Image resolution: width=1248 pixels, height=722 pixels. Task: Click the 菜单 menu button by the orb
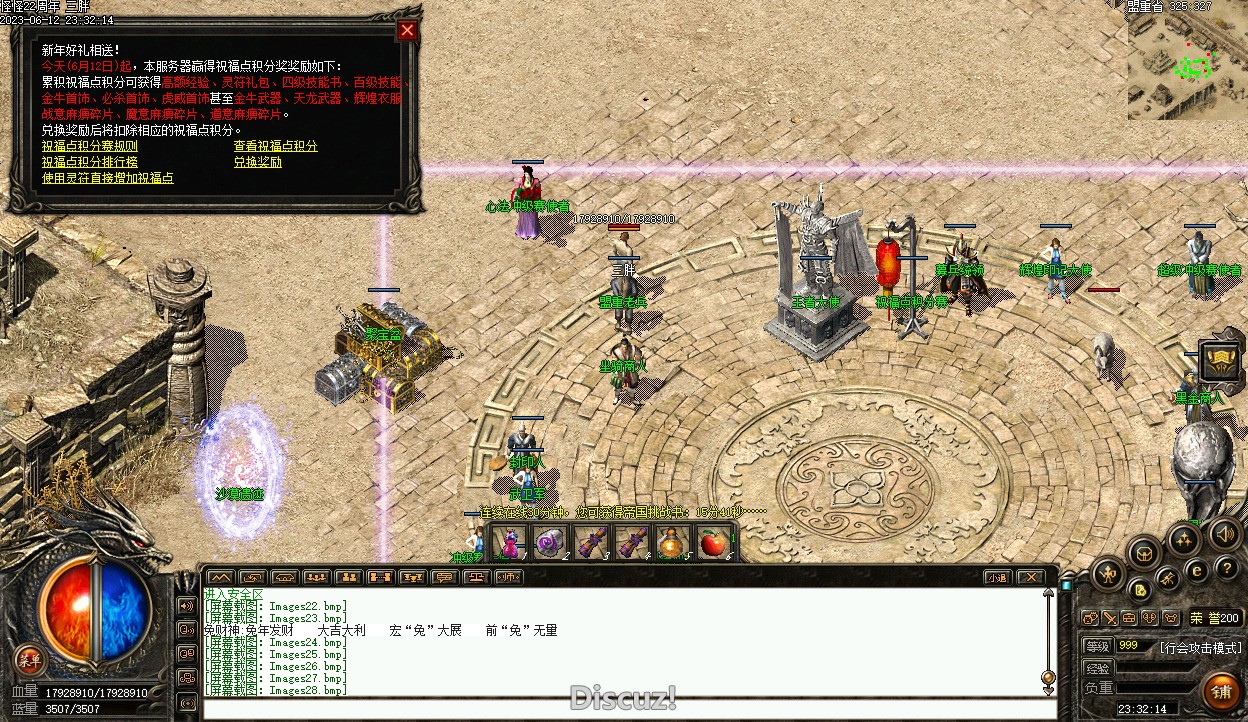coord(30,659)
